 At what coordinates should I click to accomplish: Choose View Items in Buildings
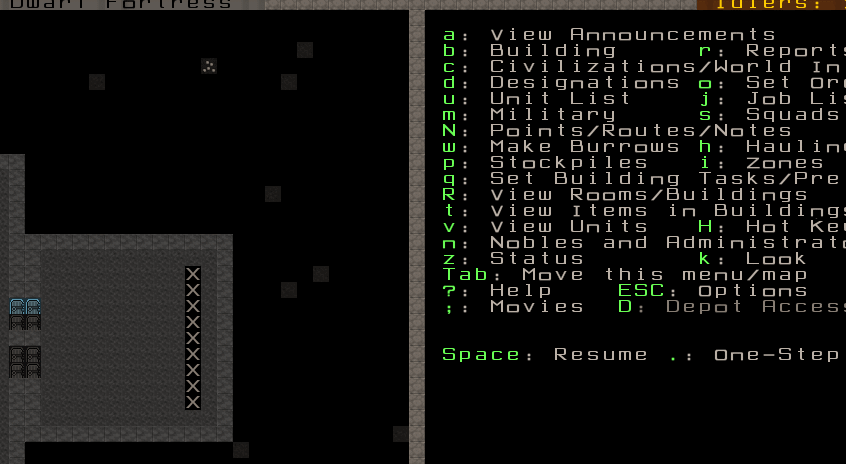(x=664, y=211)
